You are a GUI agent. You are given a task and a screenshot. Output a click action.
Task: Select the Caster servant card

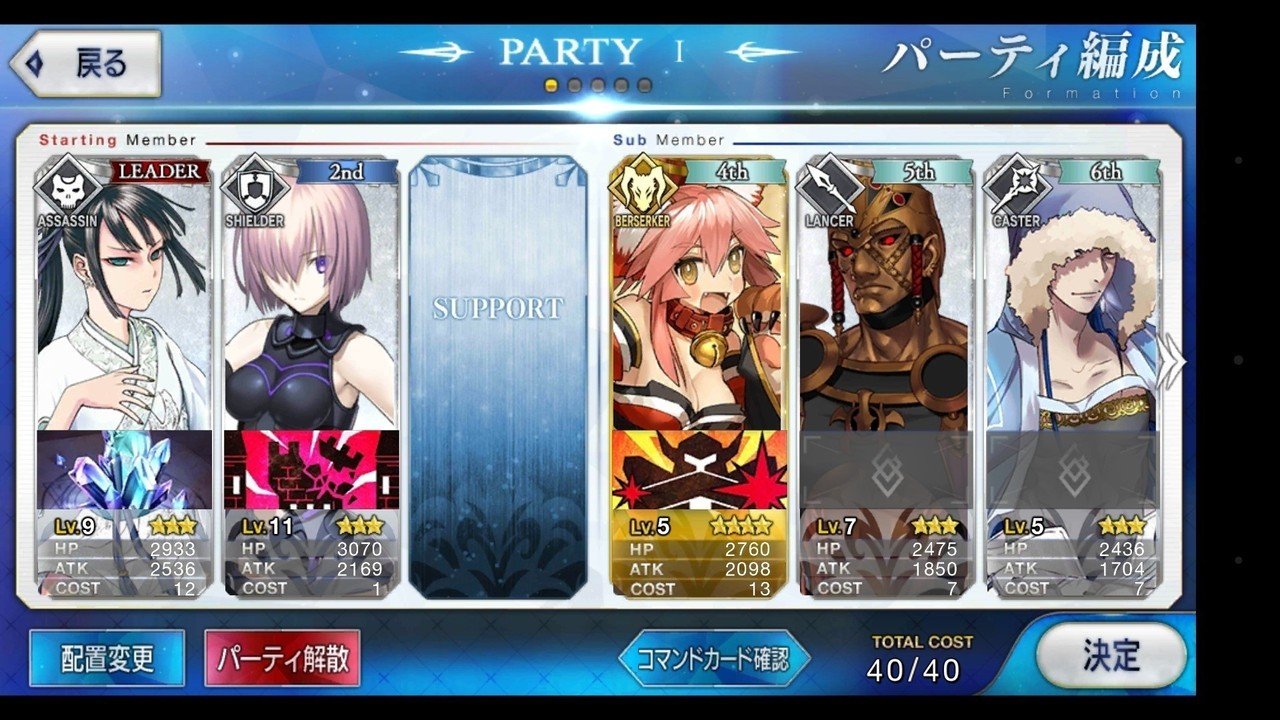(x=1072, y=300)
